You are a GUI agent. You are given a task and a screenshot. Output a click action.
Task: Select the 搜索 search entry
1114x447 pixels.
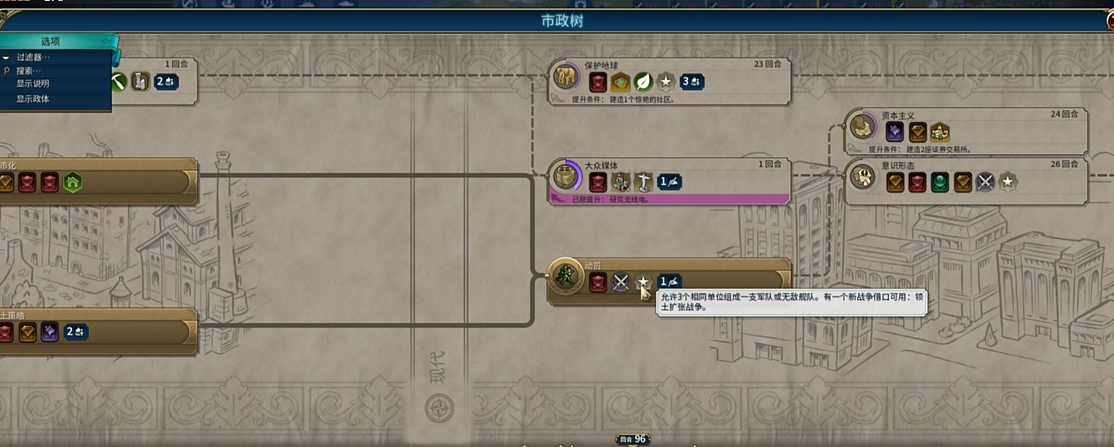pos(29,71)
